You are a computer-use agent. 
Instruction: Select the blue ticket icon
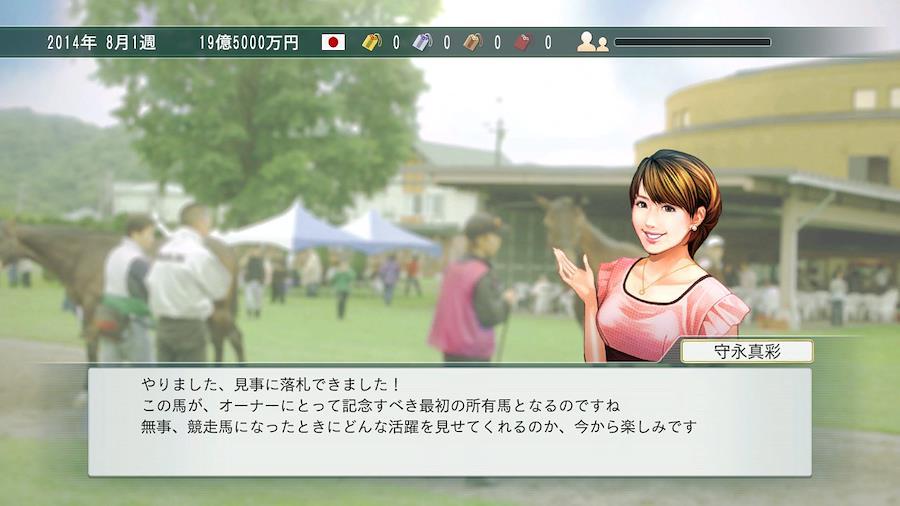[x=422, y=42]
